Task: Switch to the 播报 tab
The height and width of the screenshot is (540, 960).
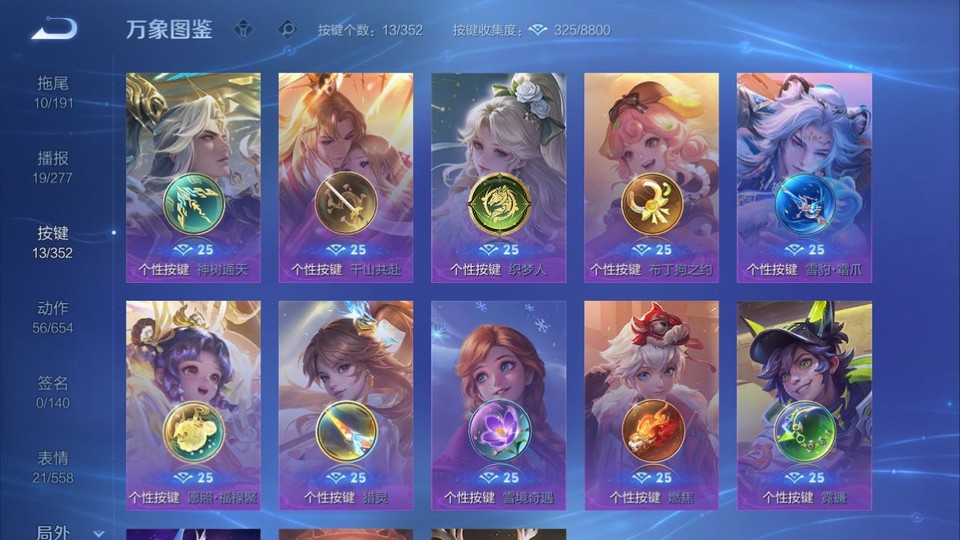Action: 54,166
